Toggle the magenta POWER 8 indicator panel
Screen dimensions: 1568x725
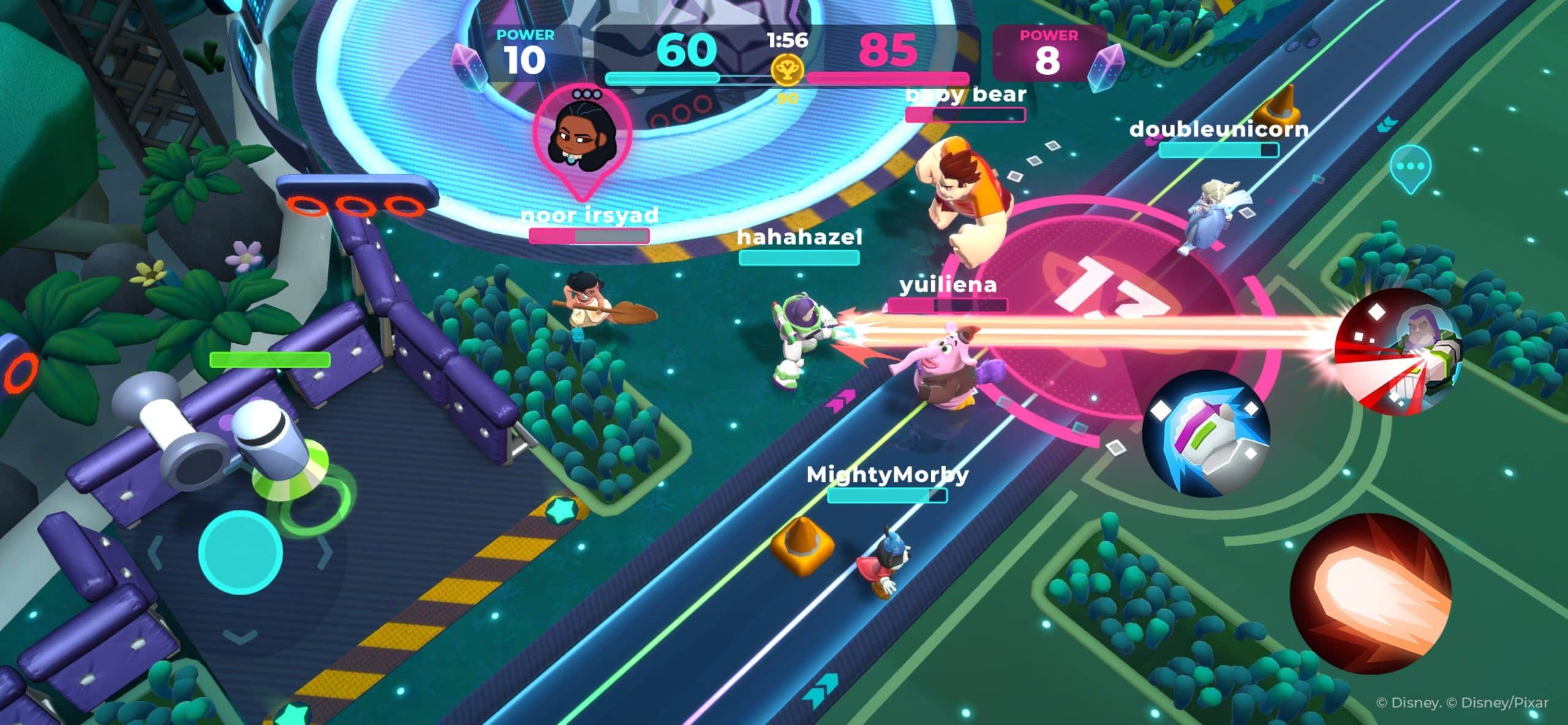tap(1049, 52)
